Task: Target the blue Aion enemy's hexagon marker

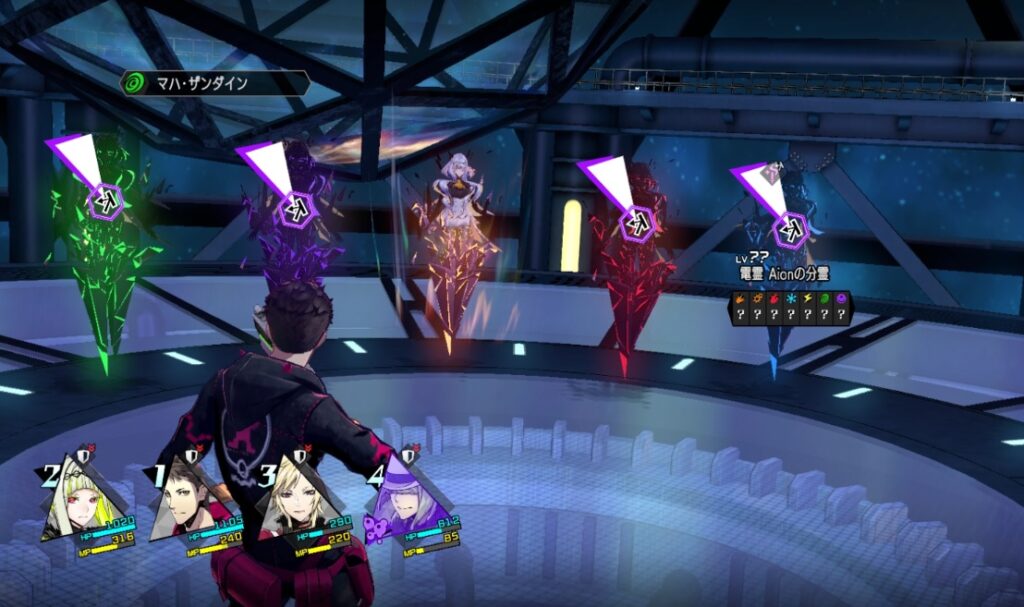Action: [x=792, y=228]
